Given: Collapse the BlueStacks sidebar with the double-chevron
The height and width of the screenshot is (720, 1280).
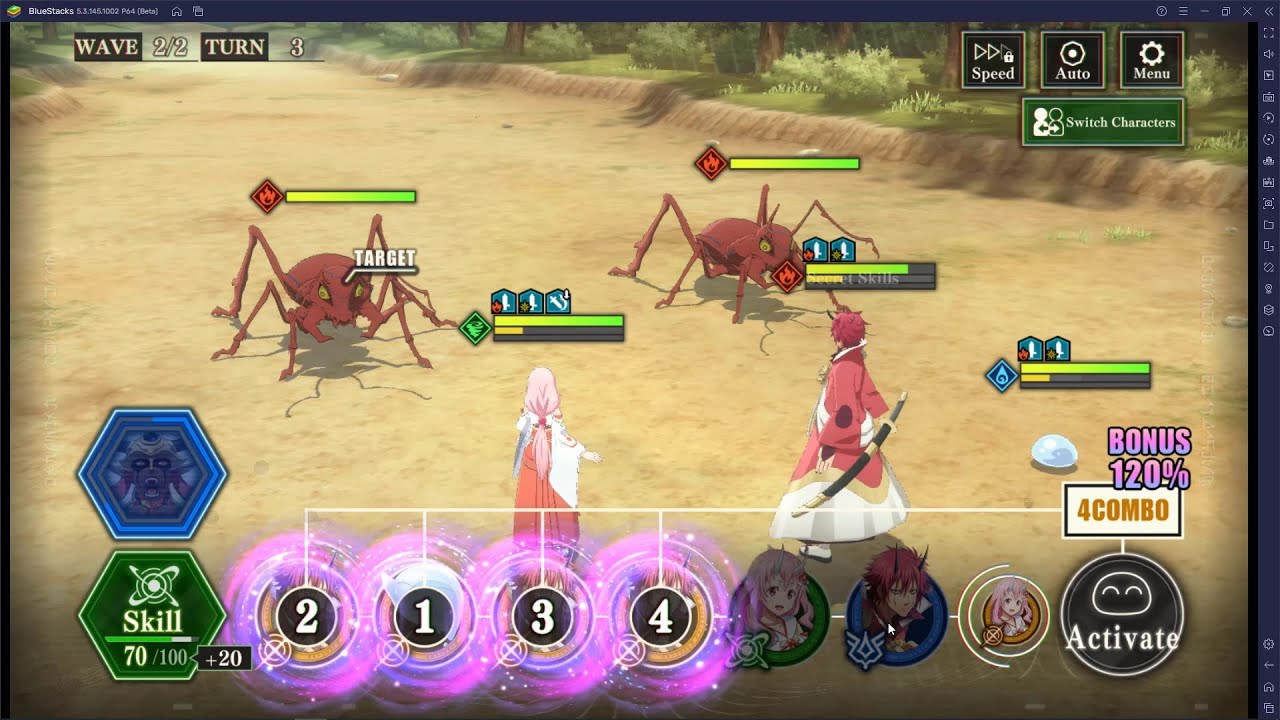Looking at the screenshot, I should click(1268, 11).
